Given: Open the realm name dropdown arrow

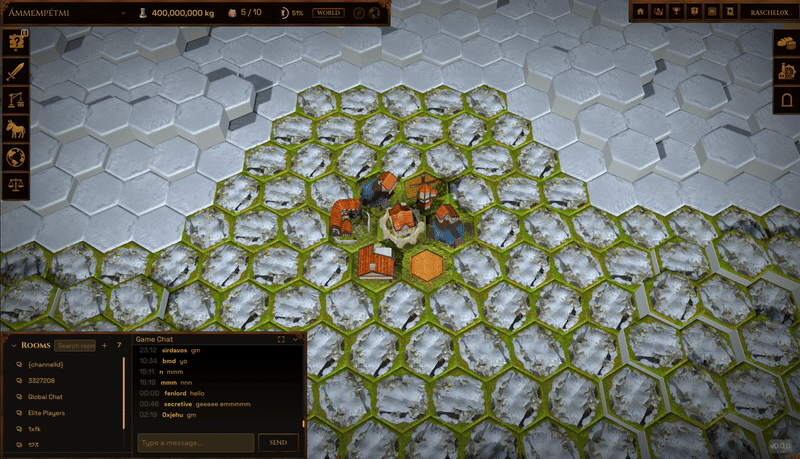Looking at the screenshot, I should 121,13.
